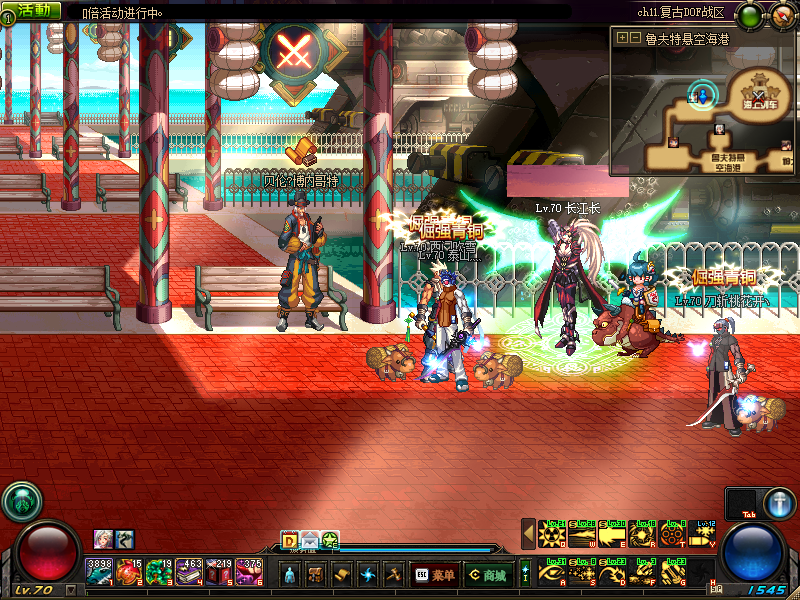Activate the radiation symbol skill on Q
The image size is (800, 600).
point(553,534)
